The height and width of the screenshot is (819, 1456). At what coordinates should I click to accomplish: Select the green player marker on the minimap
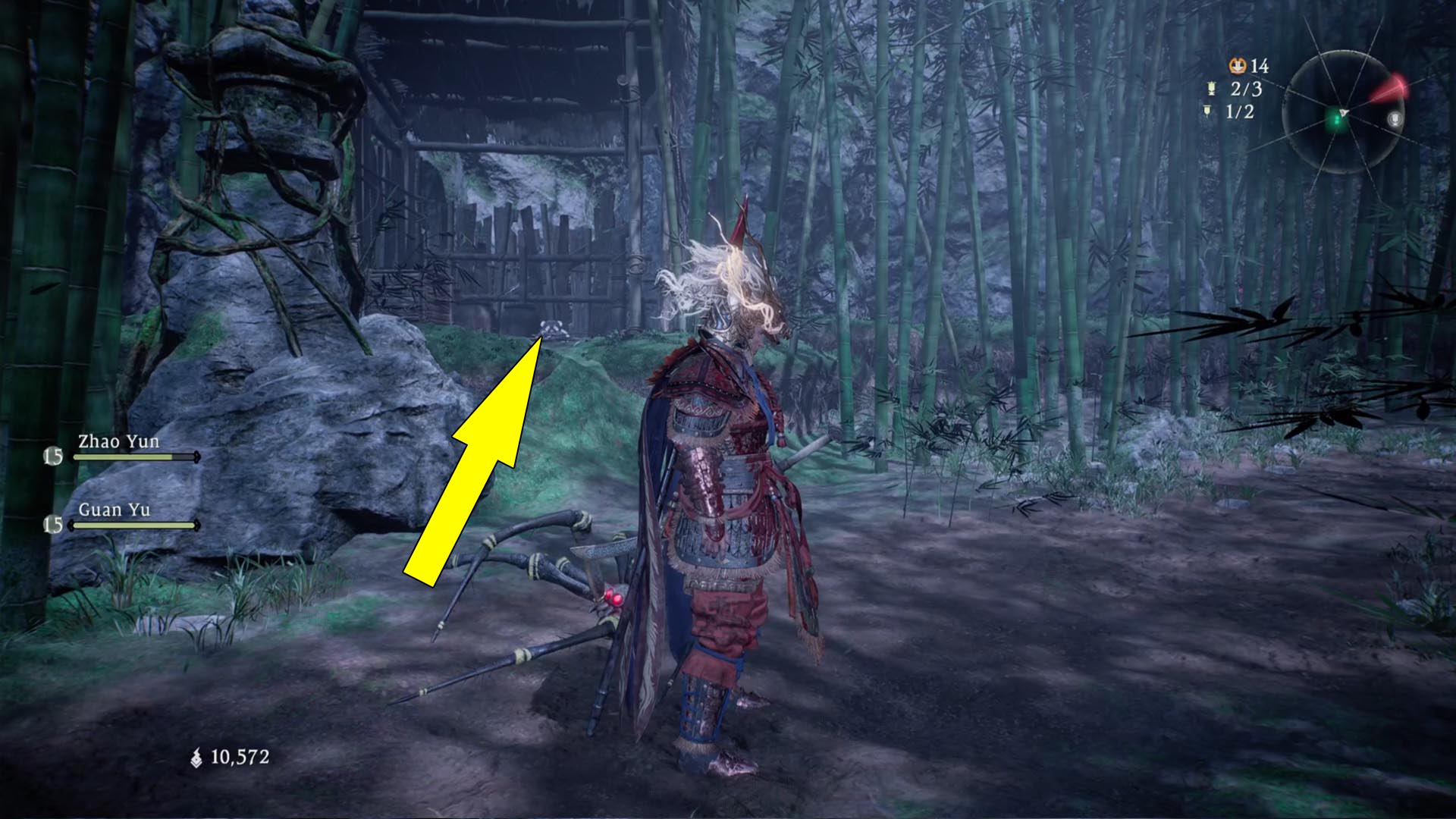(1335, 121)
